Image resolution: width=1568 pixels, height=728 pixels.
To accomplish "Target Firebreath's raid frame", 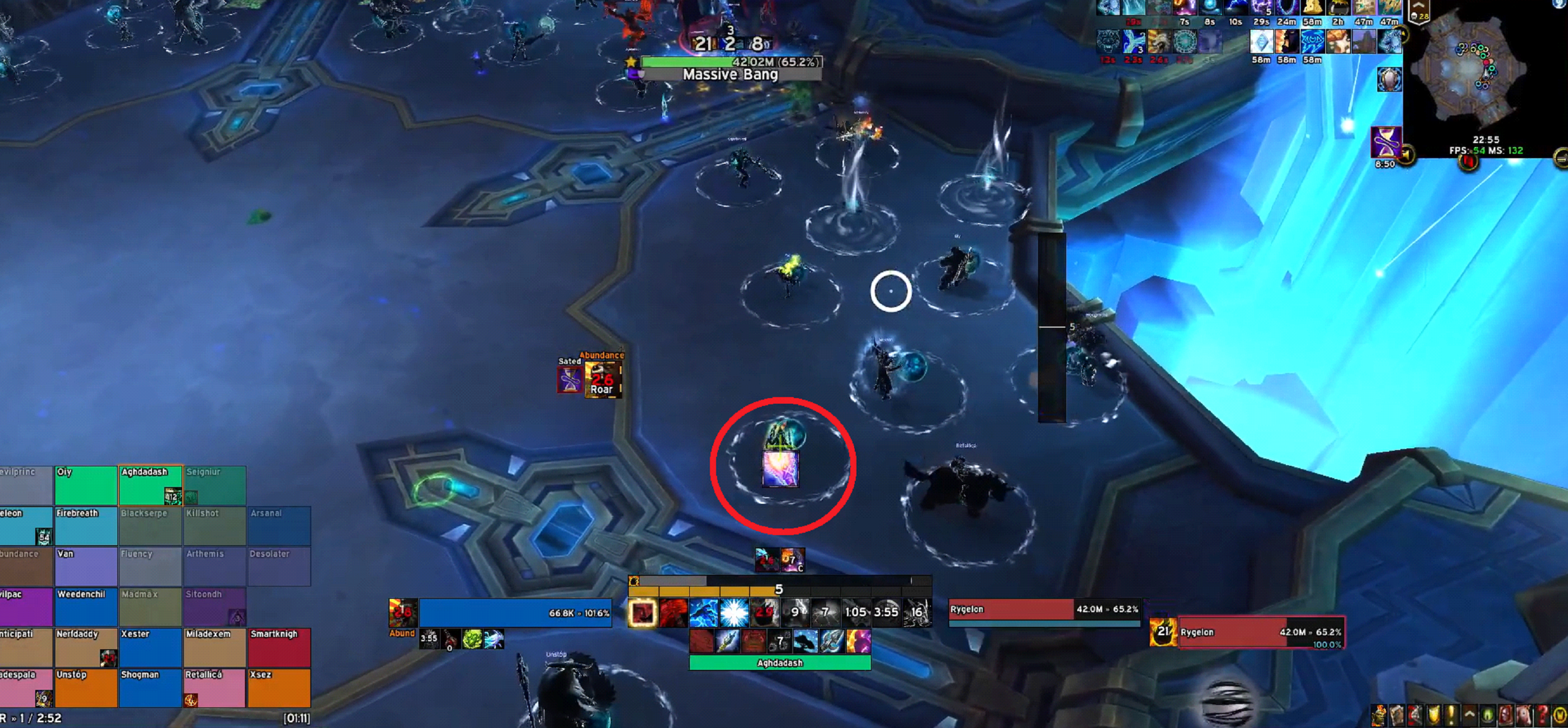I will [x=86, y=526].
